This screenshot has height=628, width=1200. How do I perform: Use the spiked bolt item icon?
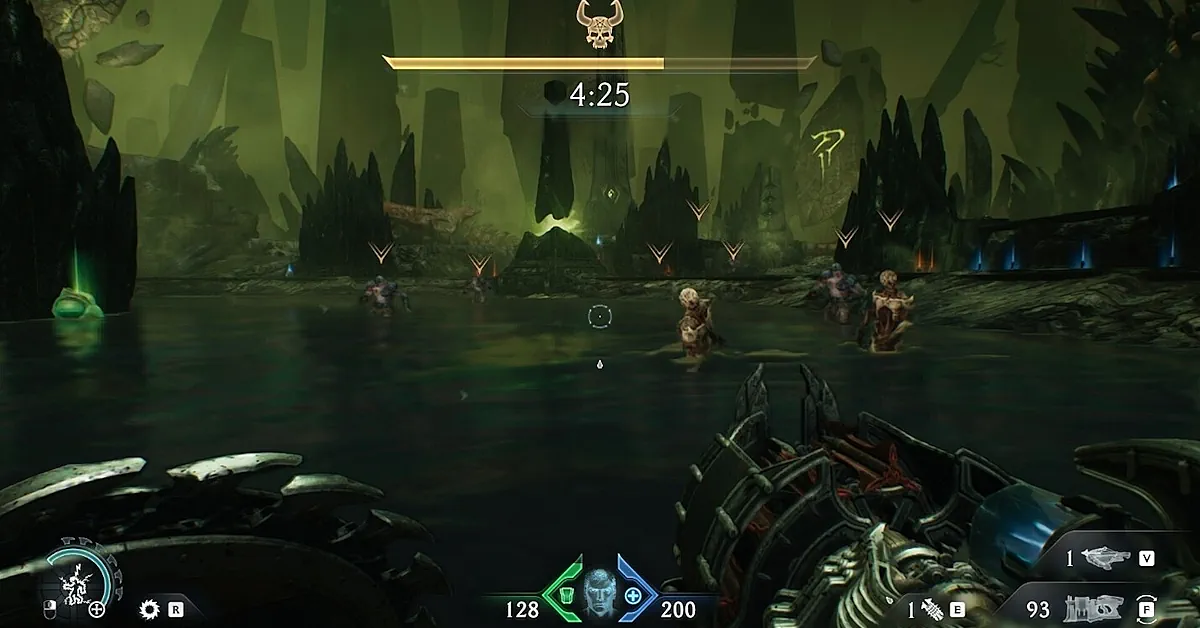933,607
